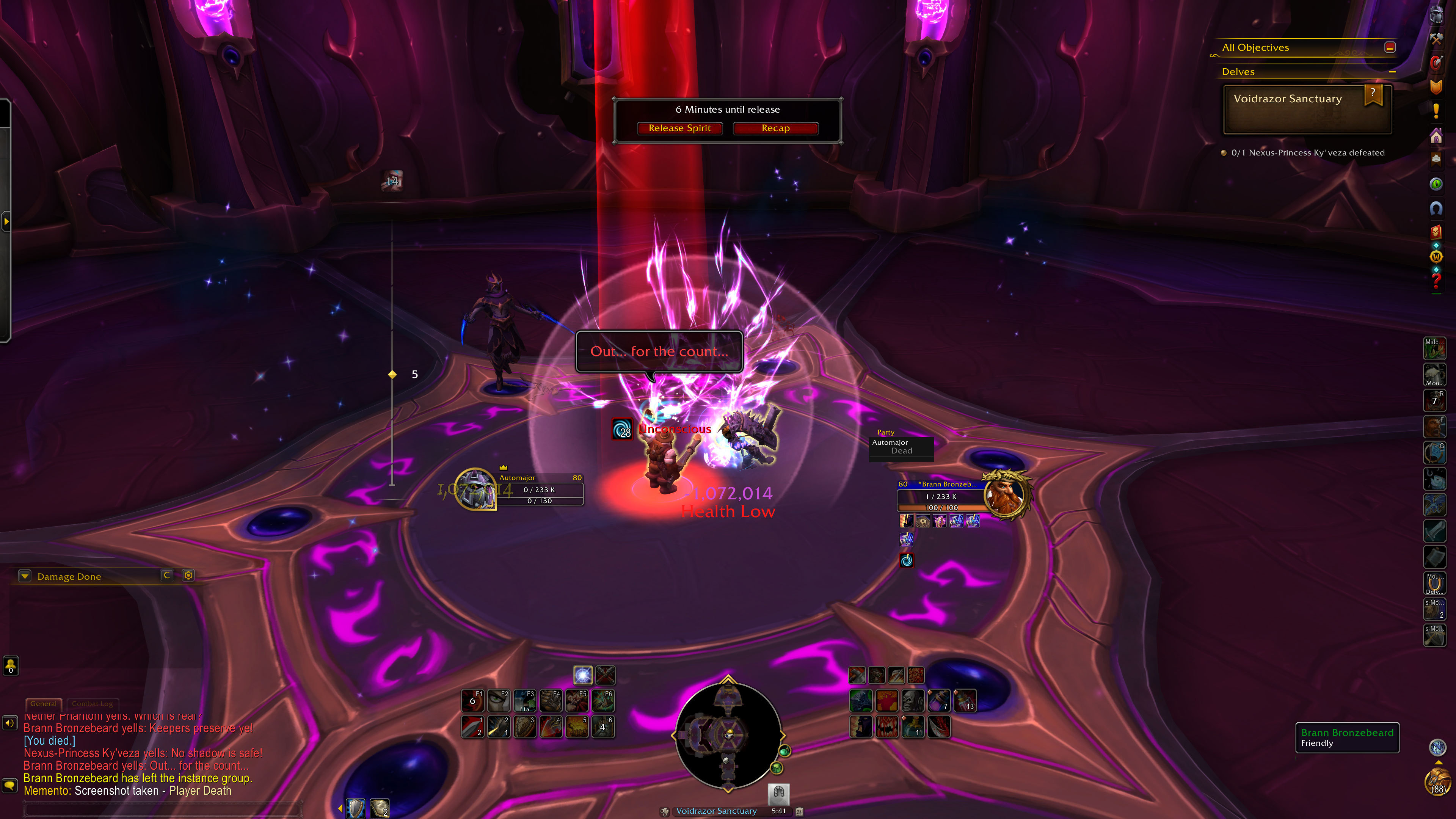Collapse the All Objectives tracker
Viewport: 1456px width, 819px height.
coord(1390,47)
